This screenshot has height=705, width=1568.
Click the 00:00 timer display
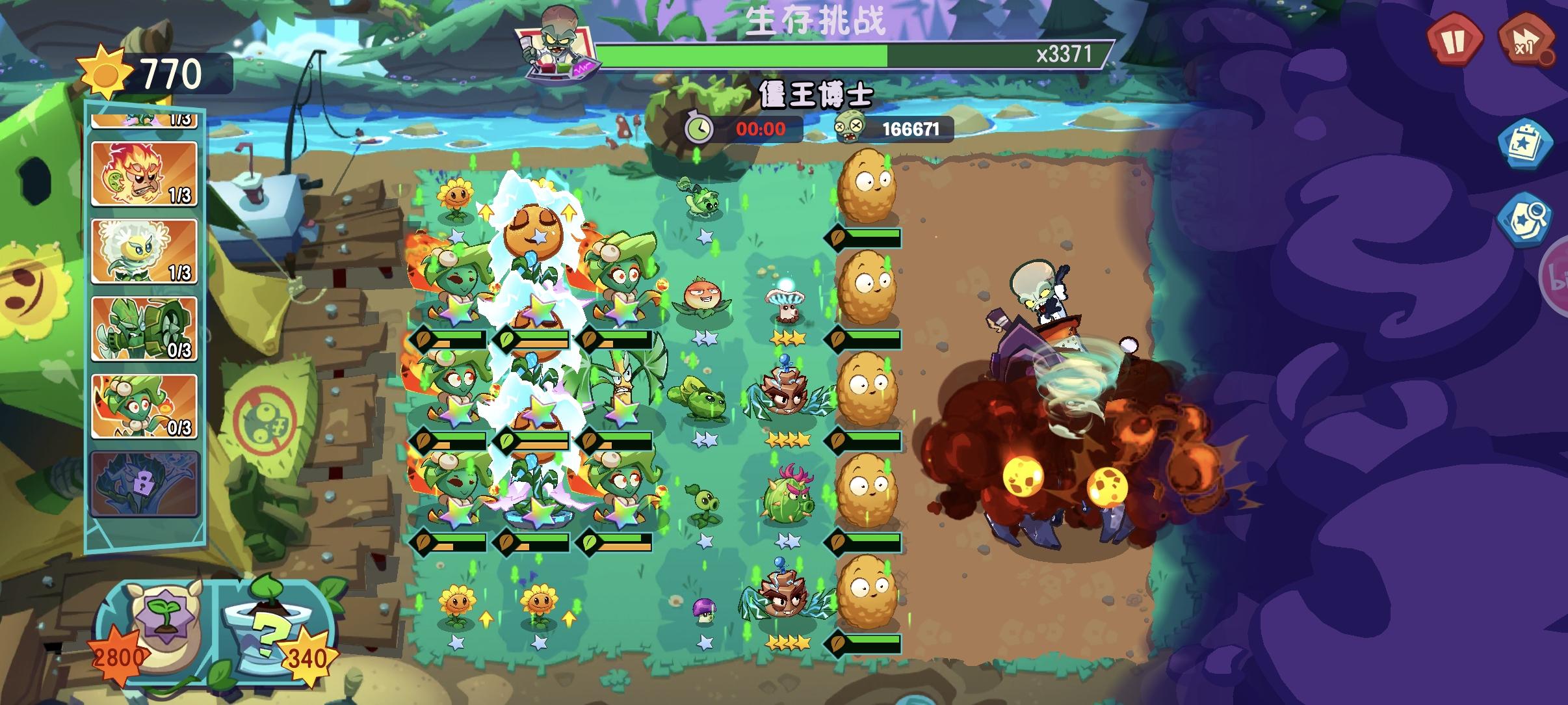click(761, 129)
